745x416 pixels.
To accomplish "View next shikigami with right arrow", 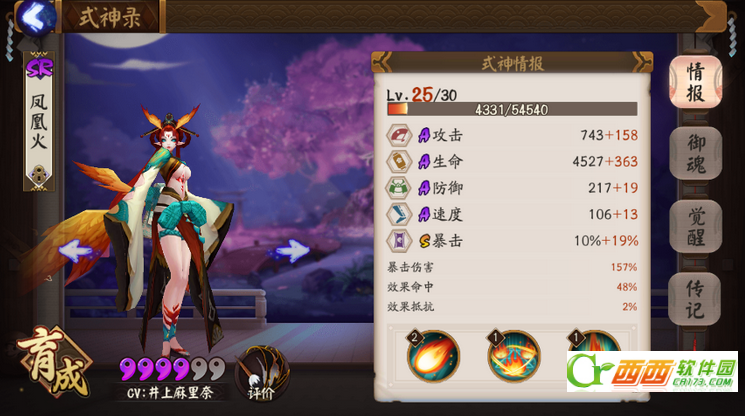I will point(291,251).
